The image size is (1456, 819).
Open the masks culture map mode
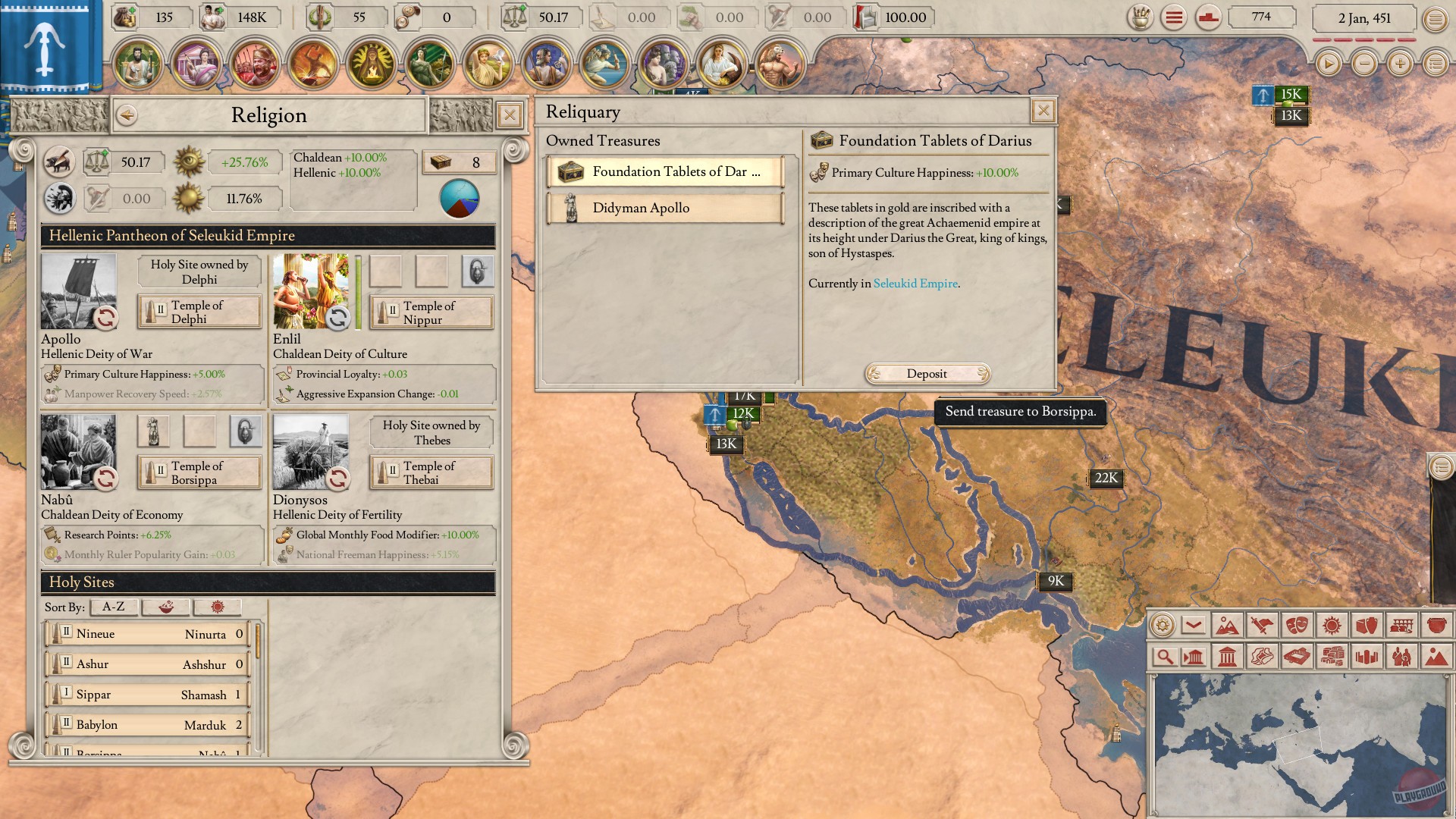[1297, 626]
